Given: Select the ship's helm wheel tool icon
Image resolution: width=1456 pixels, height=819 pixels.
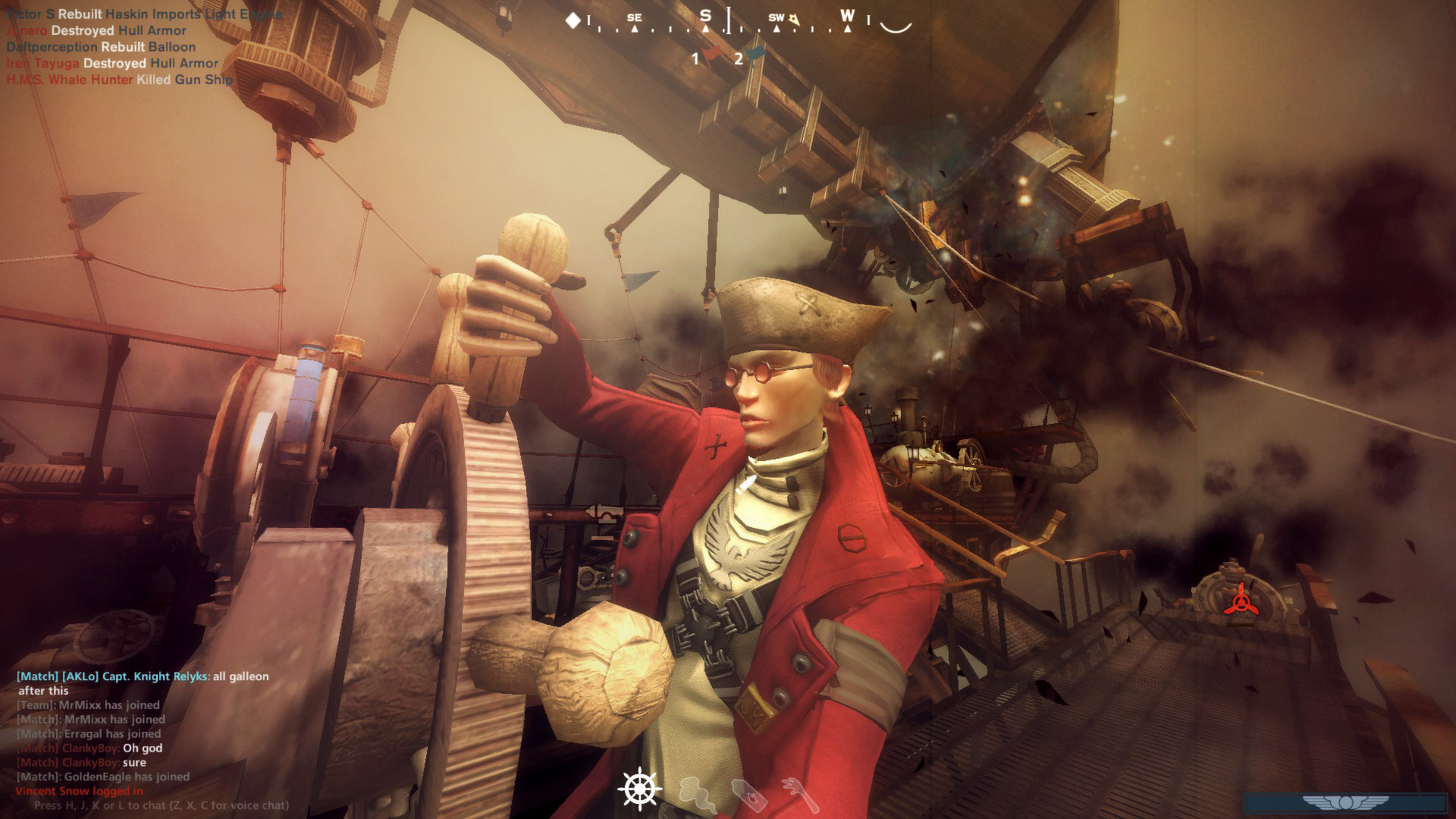Looking at the screenshot, I should coord(641,790).
